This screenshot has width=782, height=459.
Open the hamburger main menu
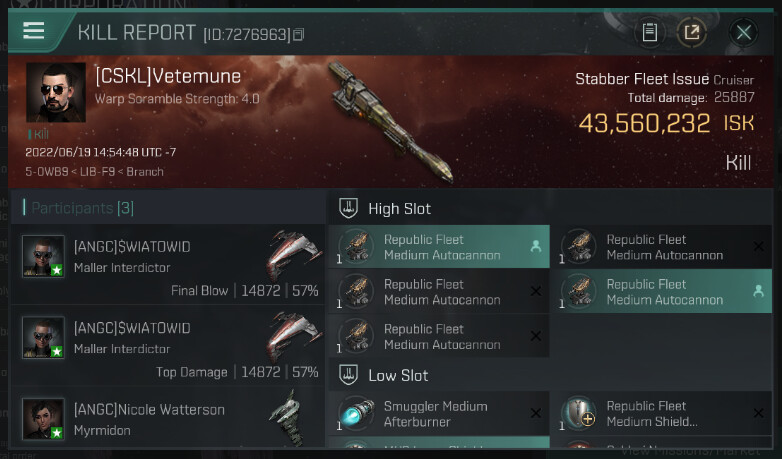34,30
